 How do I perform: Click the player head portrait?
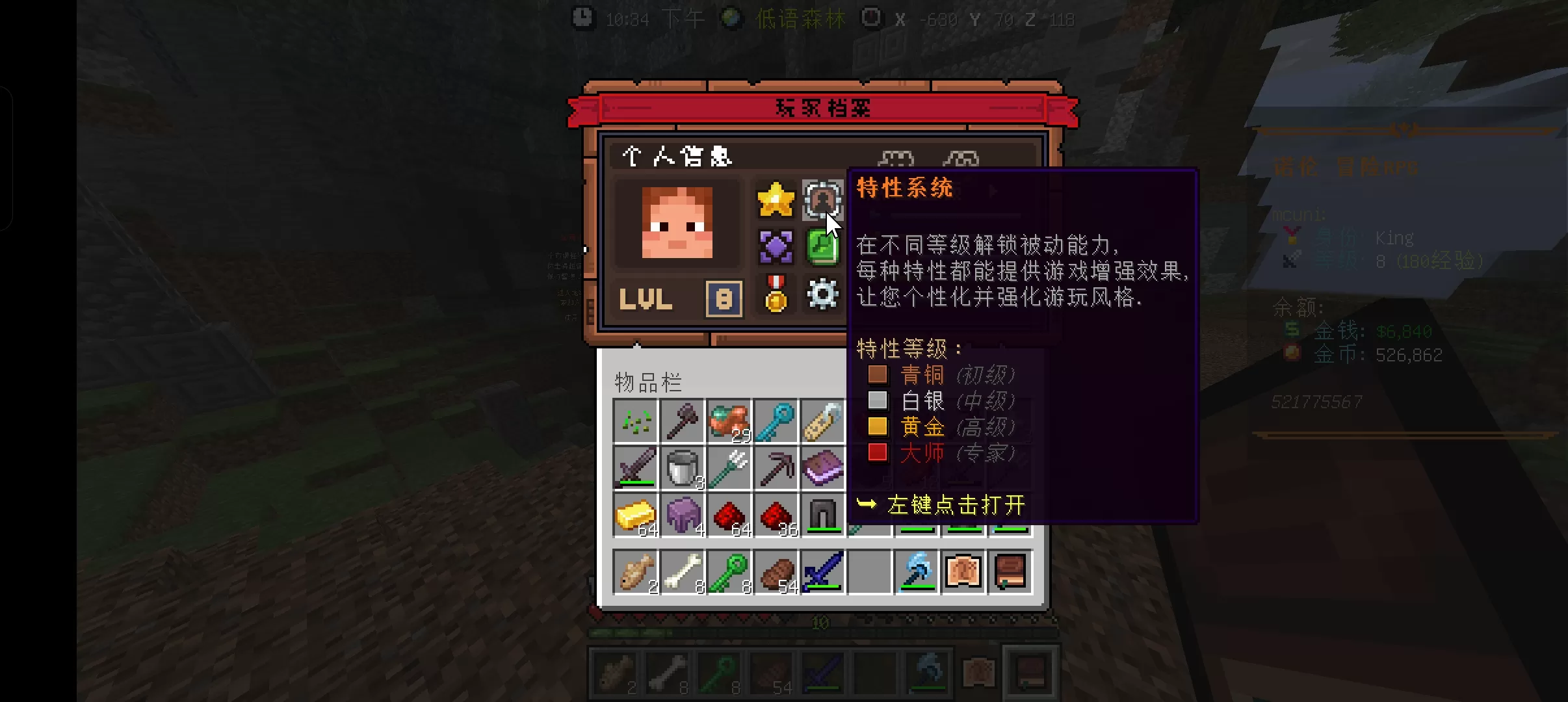(x=677, y=223)
